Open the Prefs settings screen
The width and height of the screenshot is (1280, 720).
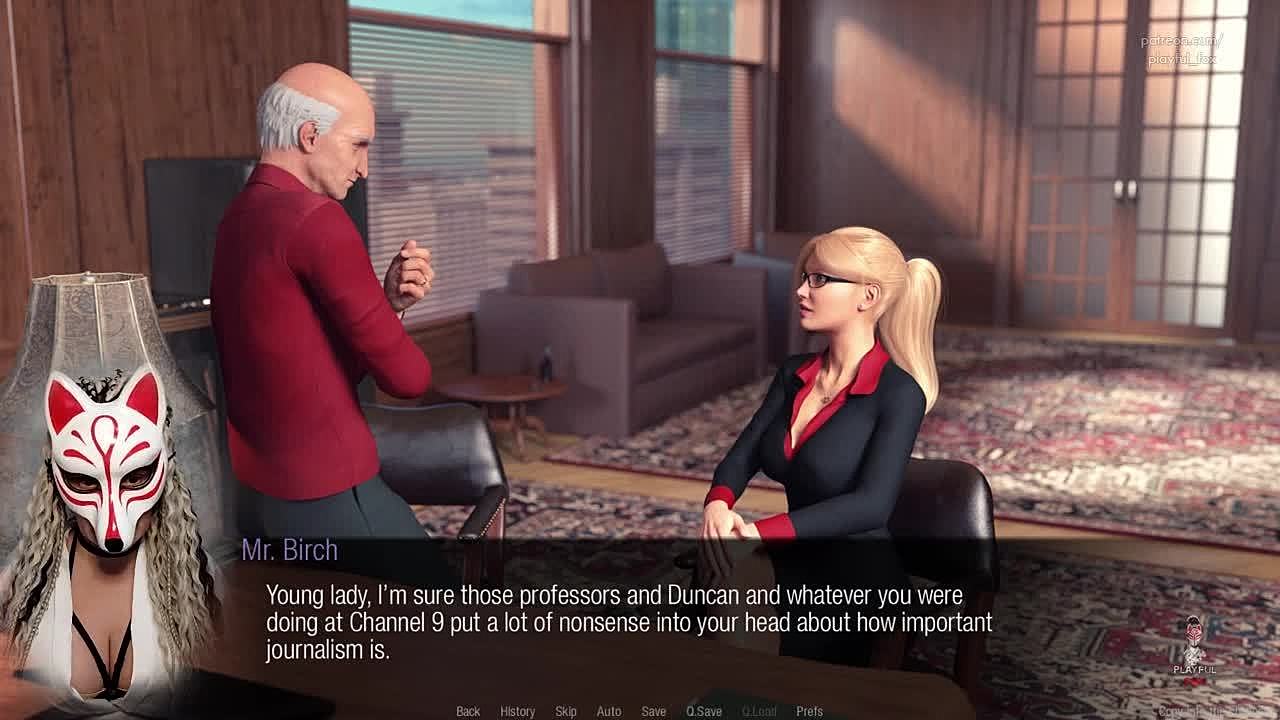pyautogui.click(x=810, y=711)
